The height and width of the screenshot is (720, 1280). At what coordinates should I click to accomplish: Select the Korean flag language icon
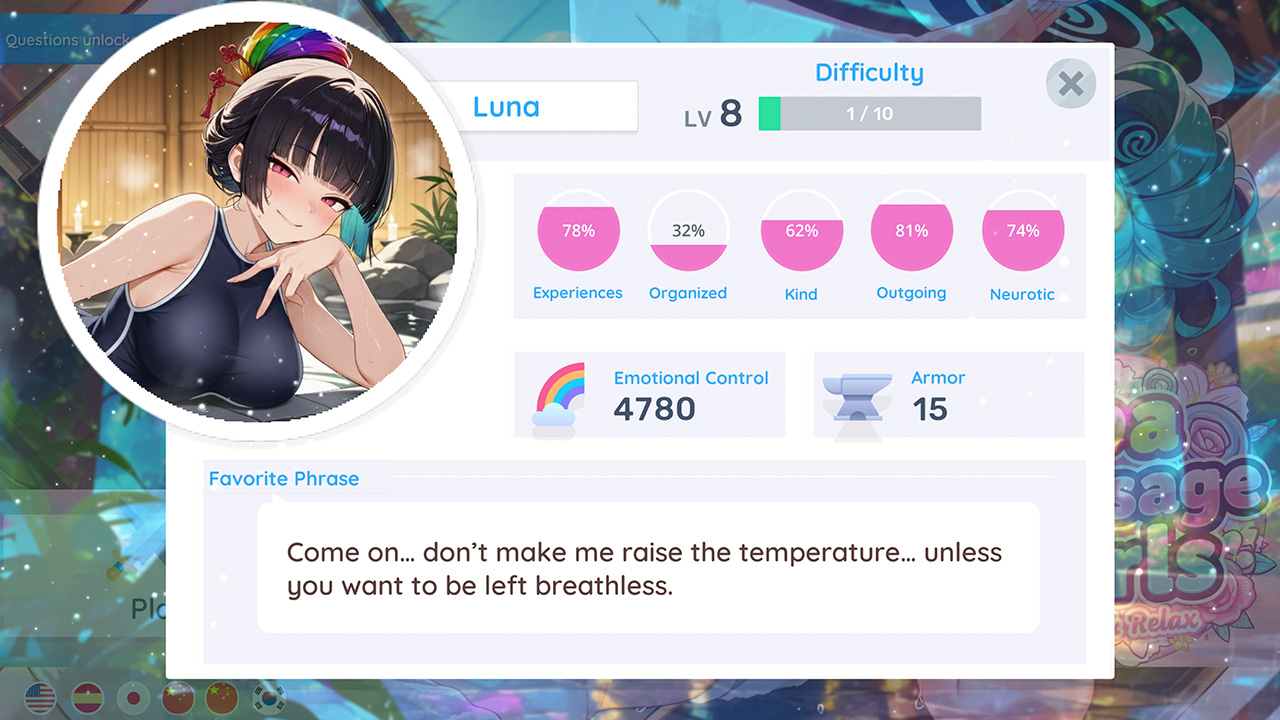[268, 698]
